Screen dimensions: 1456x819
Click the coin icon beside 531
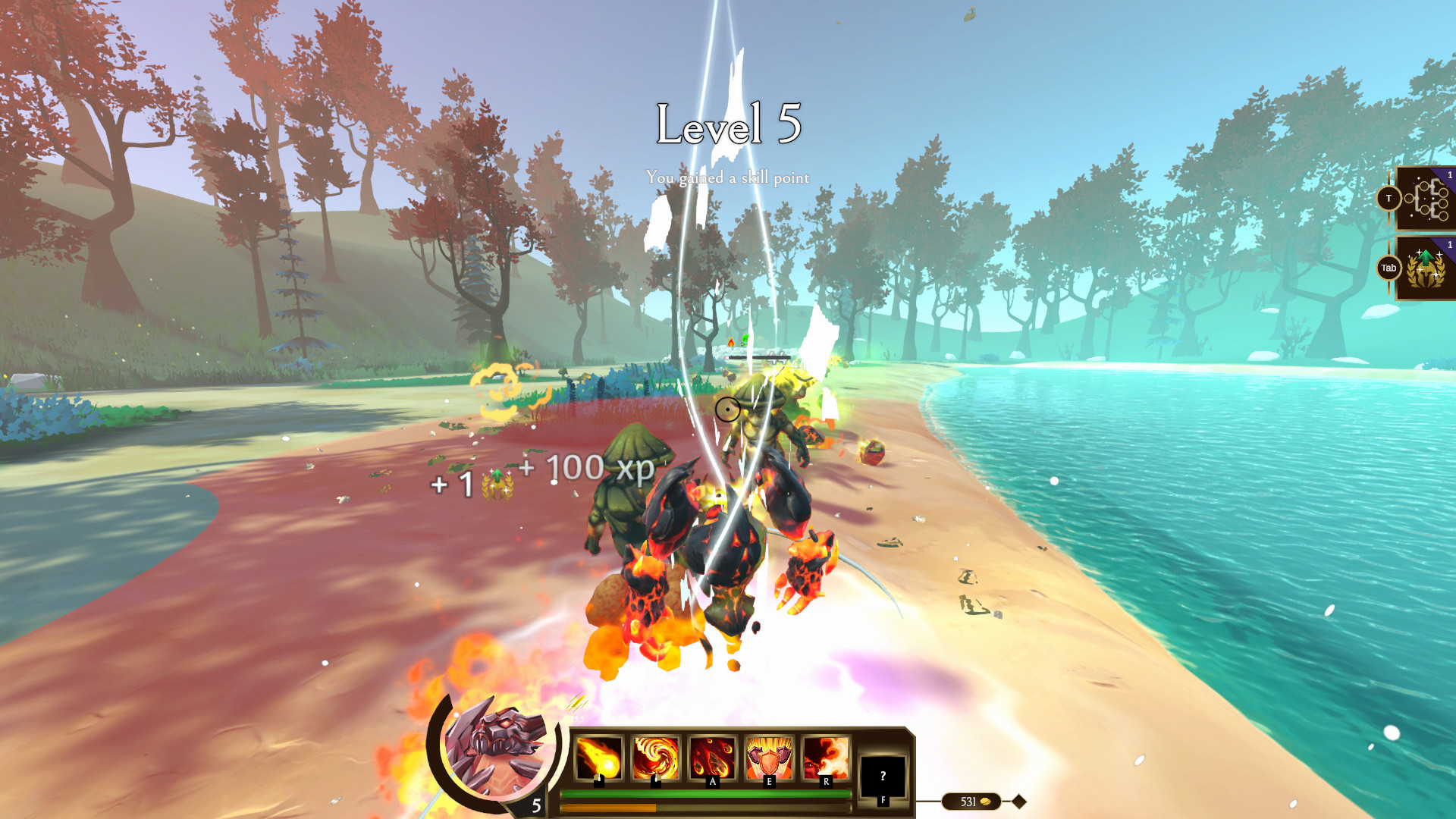(x=985, y=800)
